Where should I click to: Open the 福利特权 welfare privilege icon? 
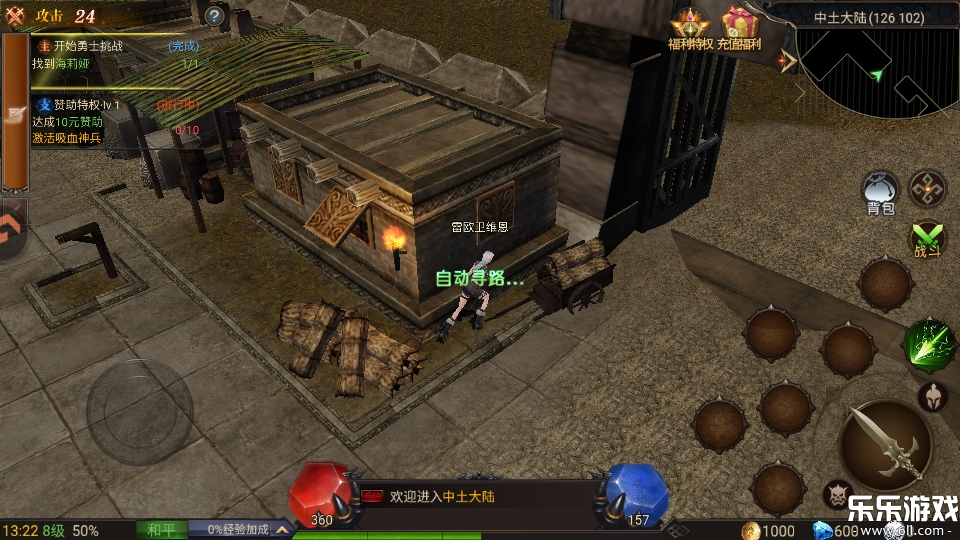pyautogui.click(x=690, y=26)
